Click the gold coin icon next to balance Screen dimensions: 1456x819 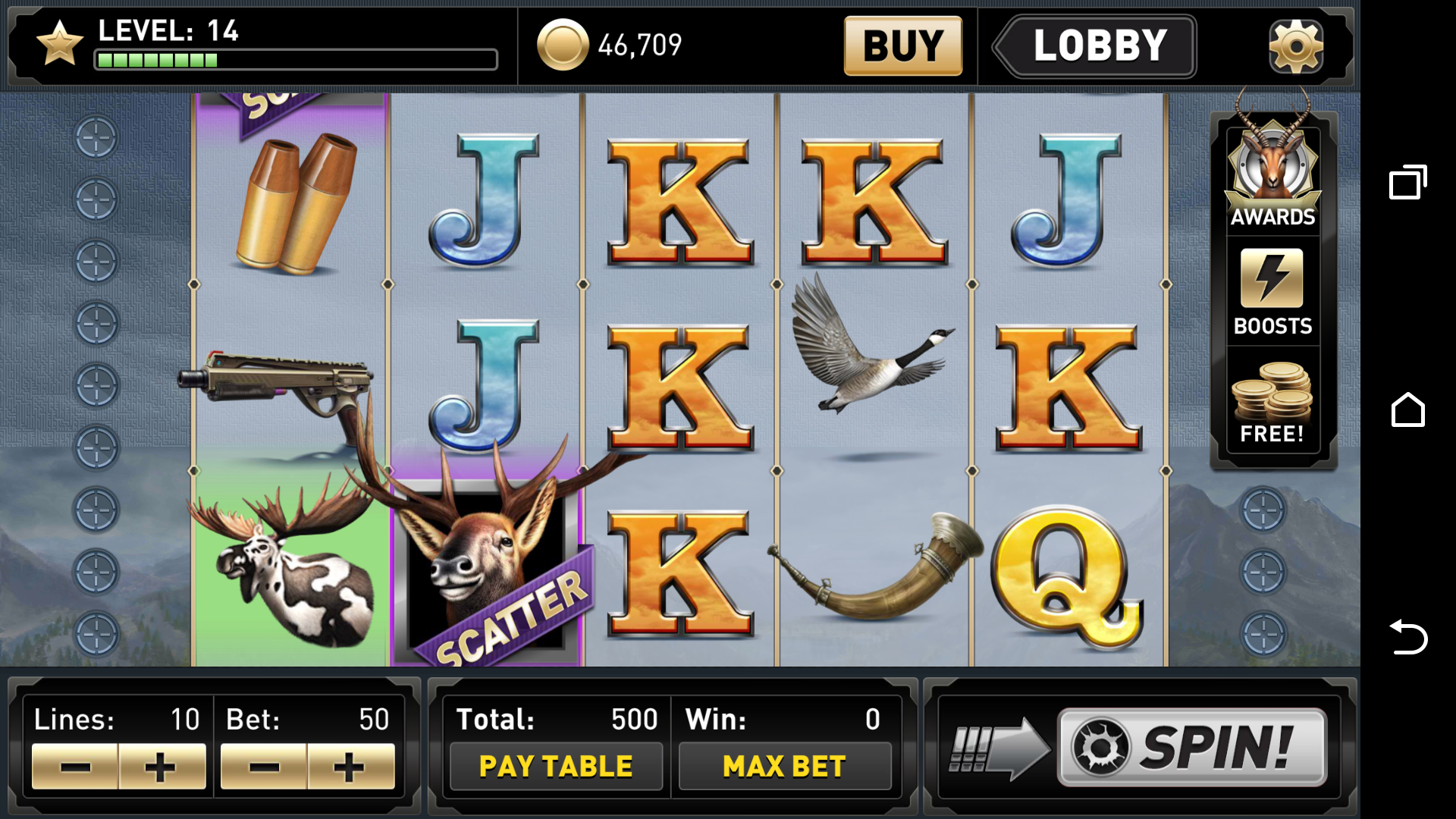click(x=562, y=45)
